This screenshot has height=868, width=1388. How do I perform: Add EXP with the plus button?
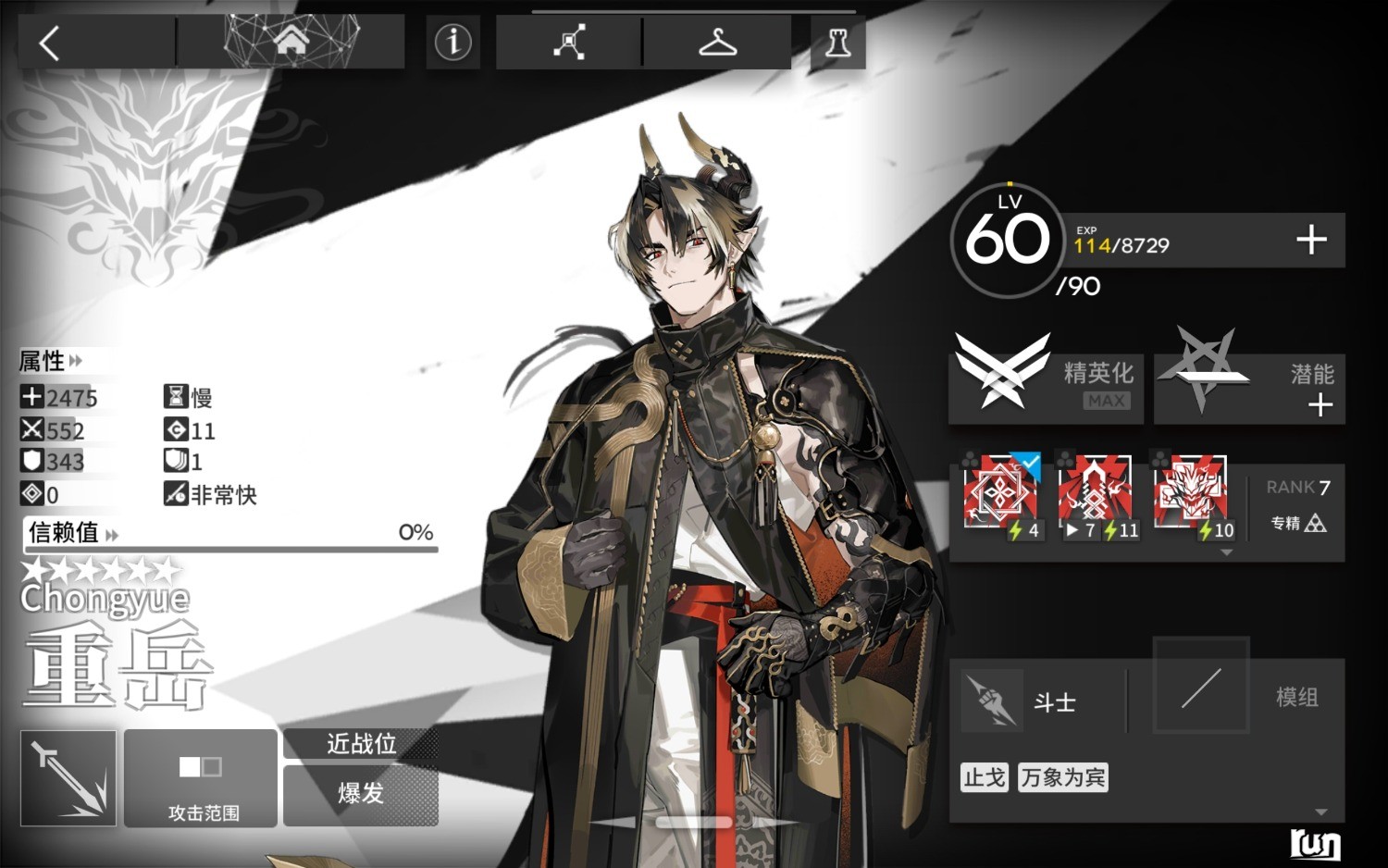[1310, 241]
